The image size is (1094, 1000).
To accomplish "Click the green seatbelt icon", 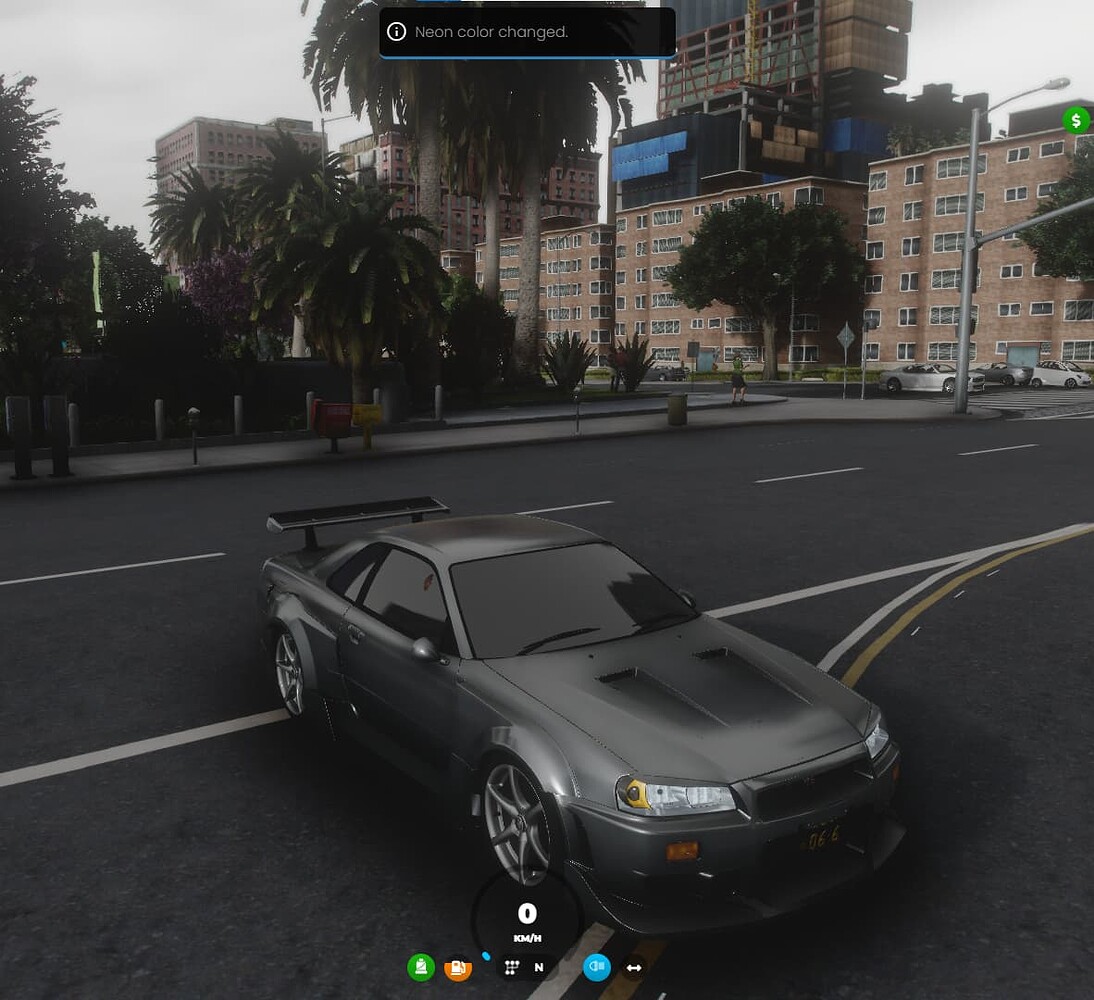I will pyautogui.click(x=421, y=967).
